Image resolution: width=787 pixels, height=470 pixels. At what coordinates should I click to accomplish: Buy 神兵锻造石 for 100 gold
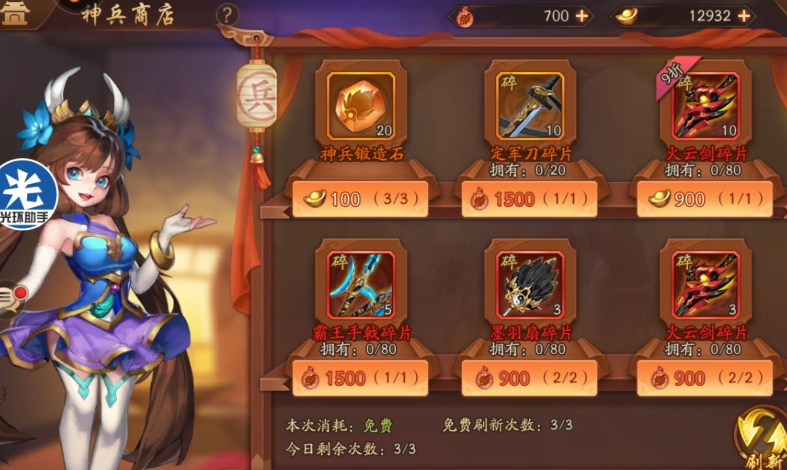[x=361, y=199]
